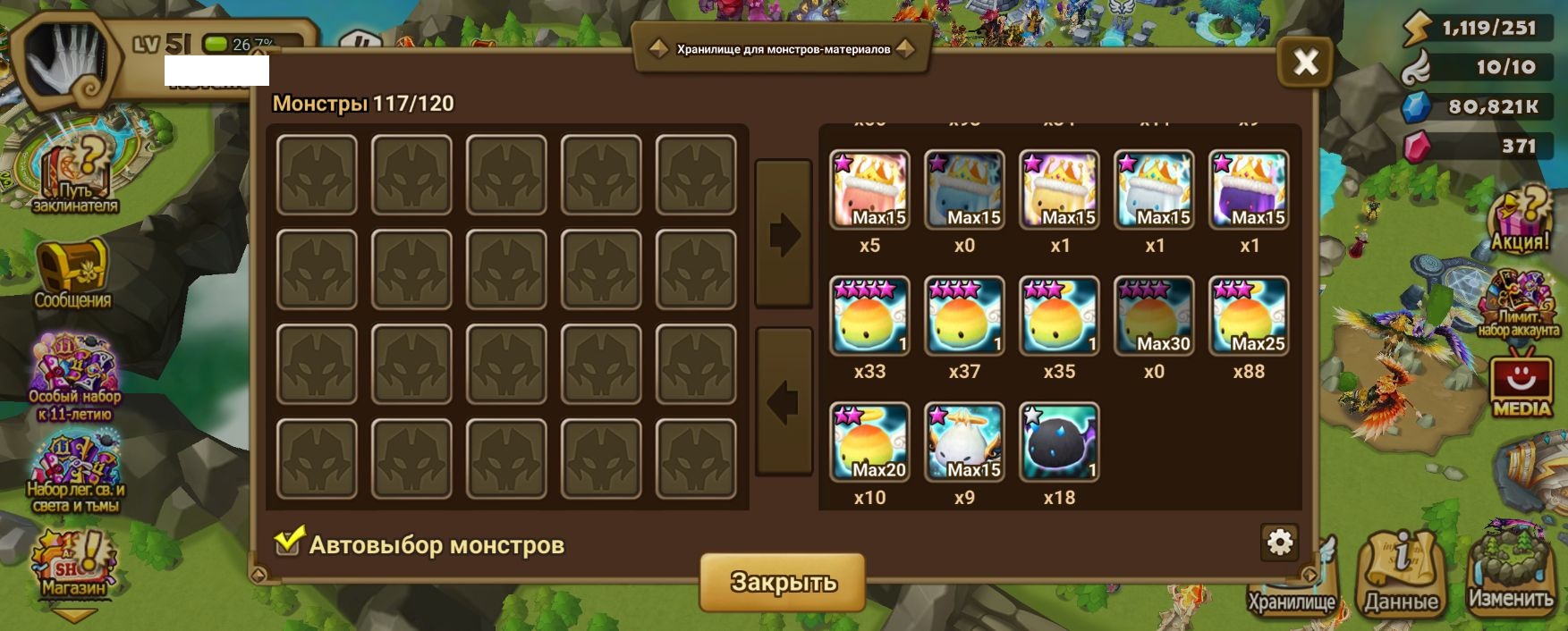Open the Данные info button
1568x631 pixels.
click(x=1401, y=574)
